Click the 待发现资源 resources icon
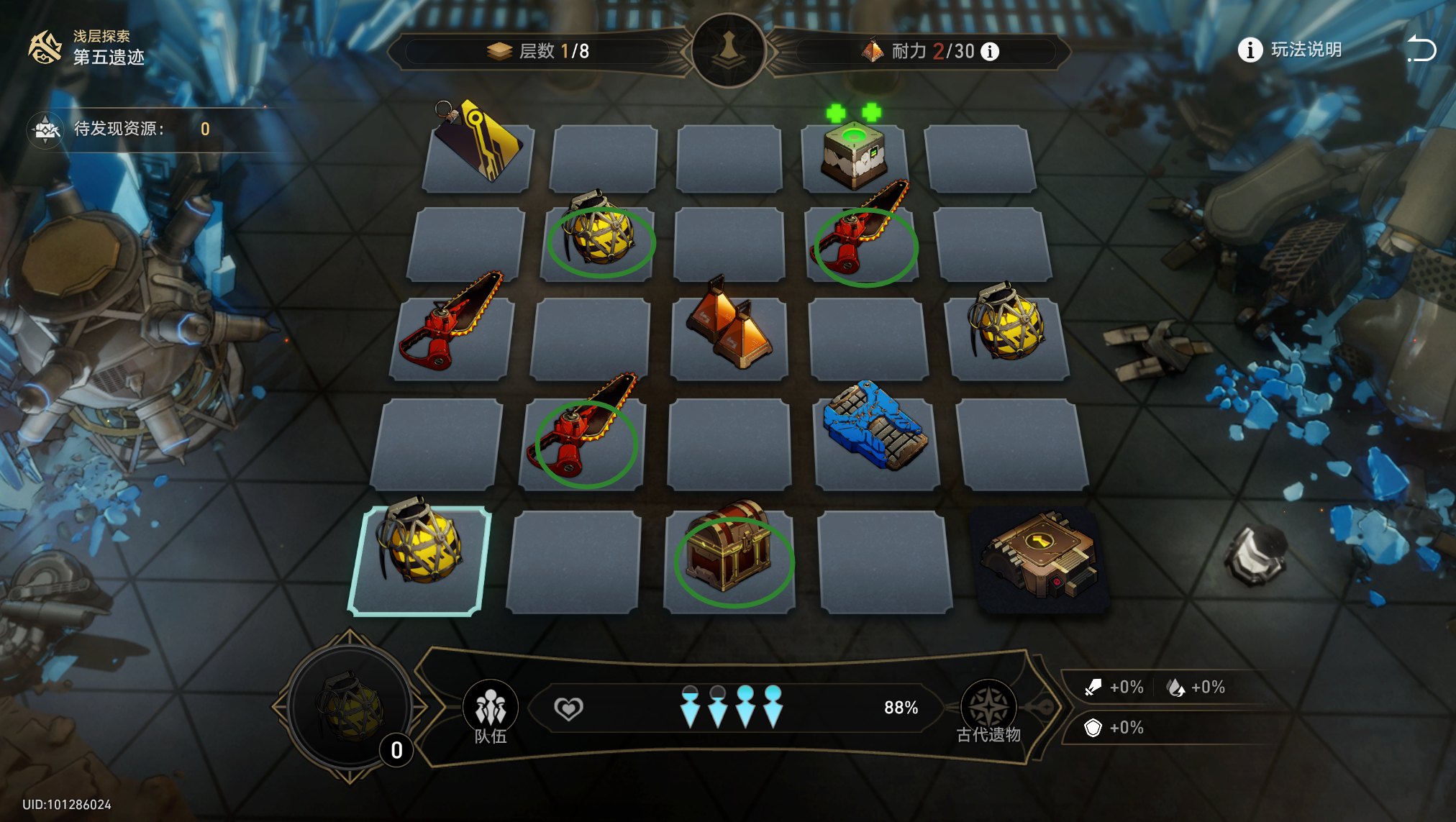 (46, 129)
